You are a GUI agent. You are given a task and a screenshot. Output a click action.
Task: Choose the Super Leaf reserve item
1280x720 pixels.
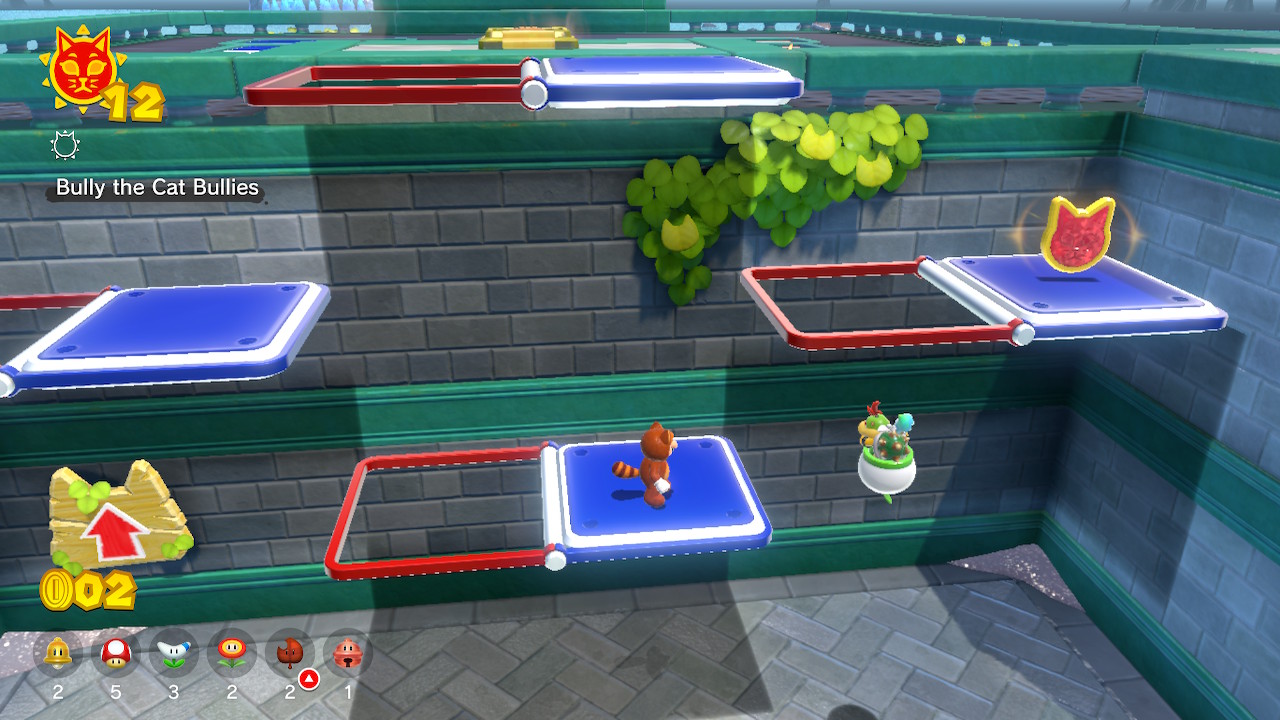290,655
